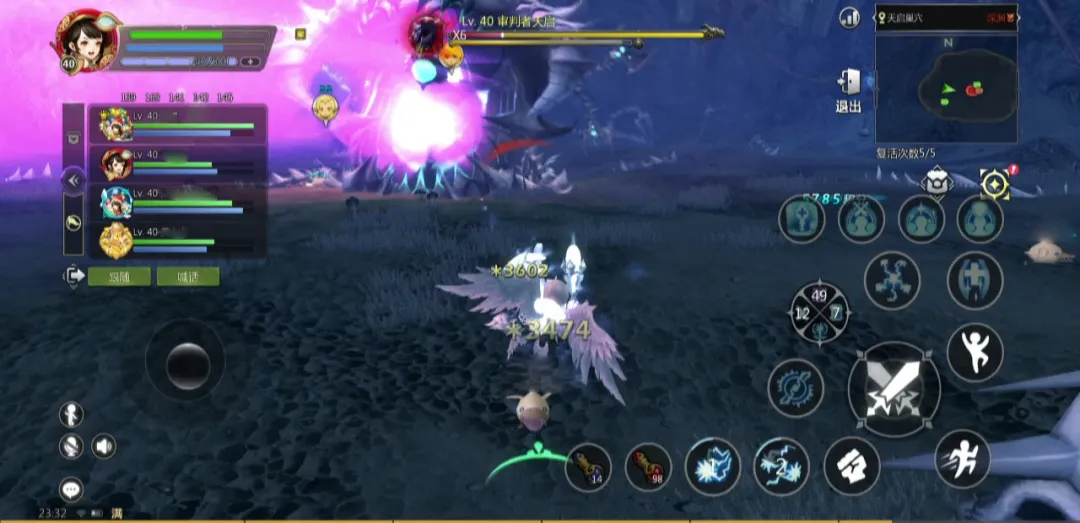Open the chat speech bubble icon
Viewport: 1080px width, 523px height.
(x=71, y=489)
